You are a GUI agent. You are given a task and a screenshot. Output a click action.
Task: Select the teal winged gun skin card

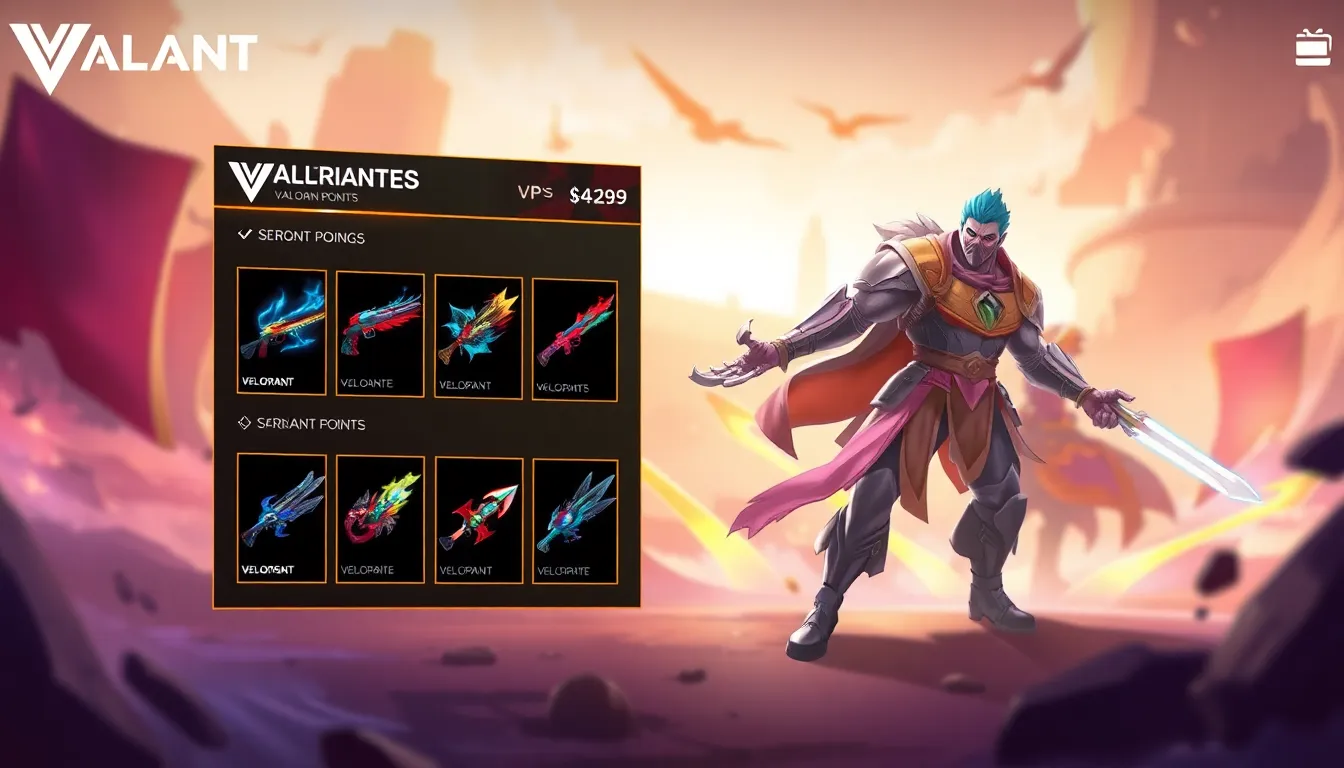(x=575, y=521)
